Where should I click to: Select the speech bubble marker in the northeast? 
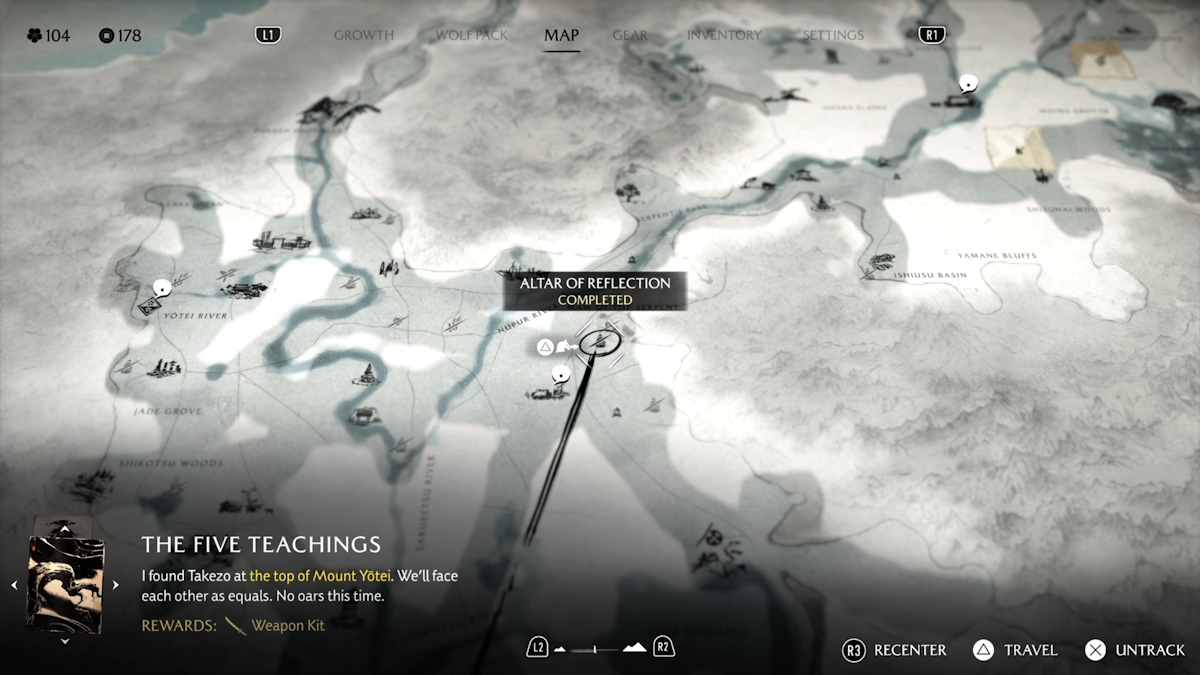[x=967, y=83]
